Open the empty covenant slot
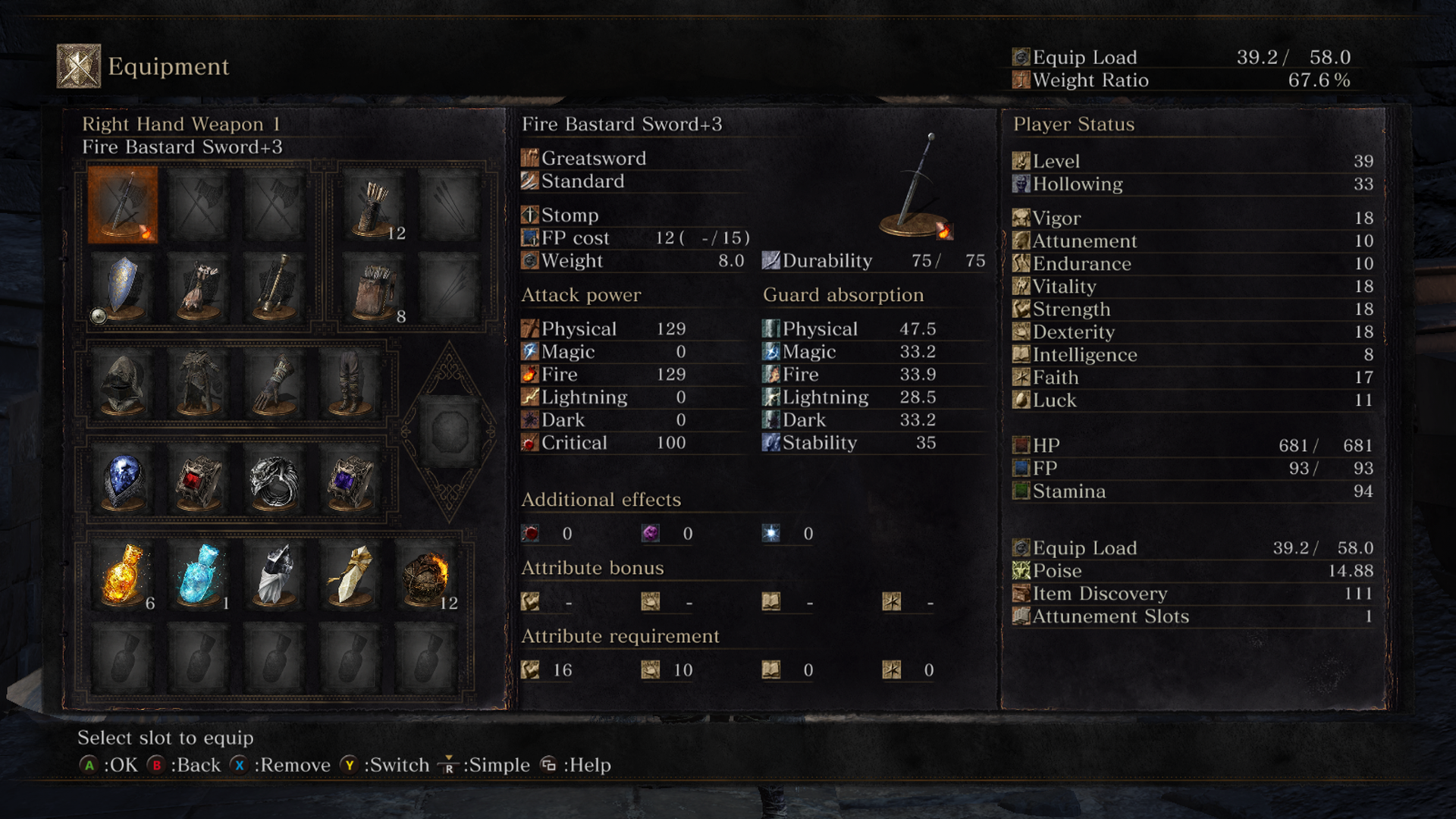 450,431
